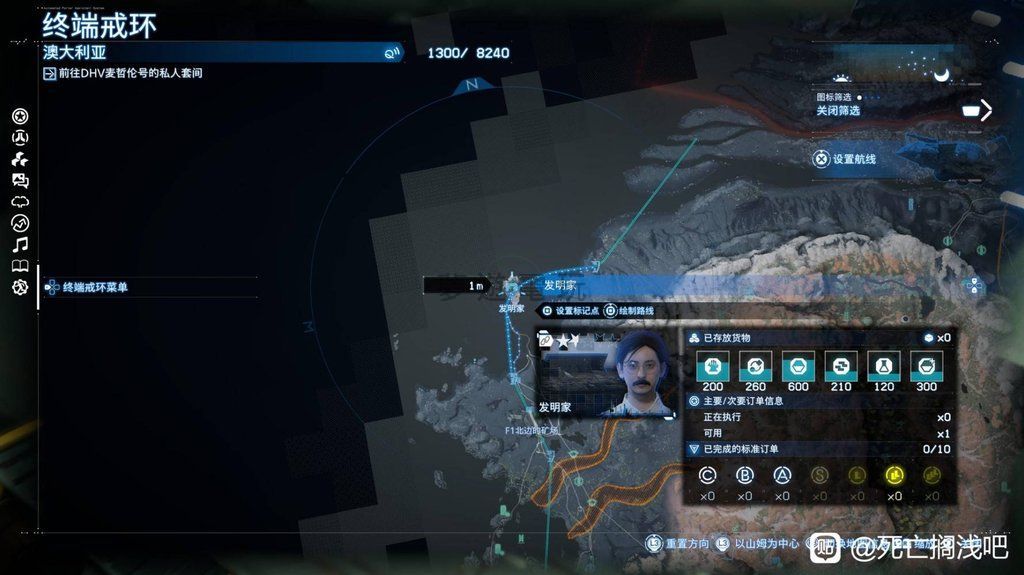Open the music note sidebar icon
This screenshot has width=1024, height=575.
pos(20,244)
